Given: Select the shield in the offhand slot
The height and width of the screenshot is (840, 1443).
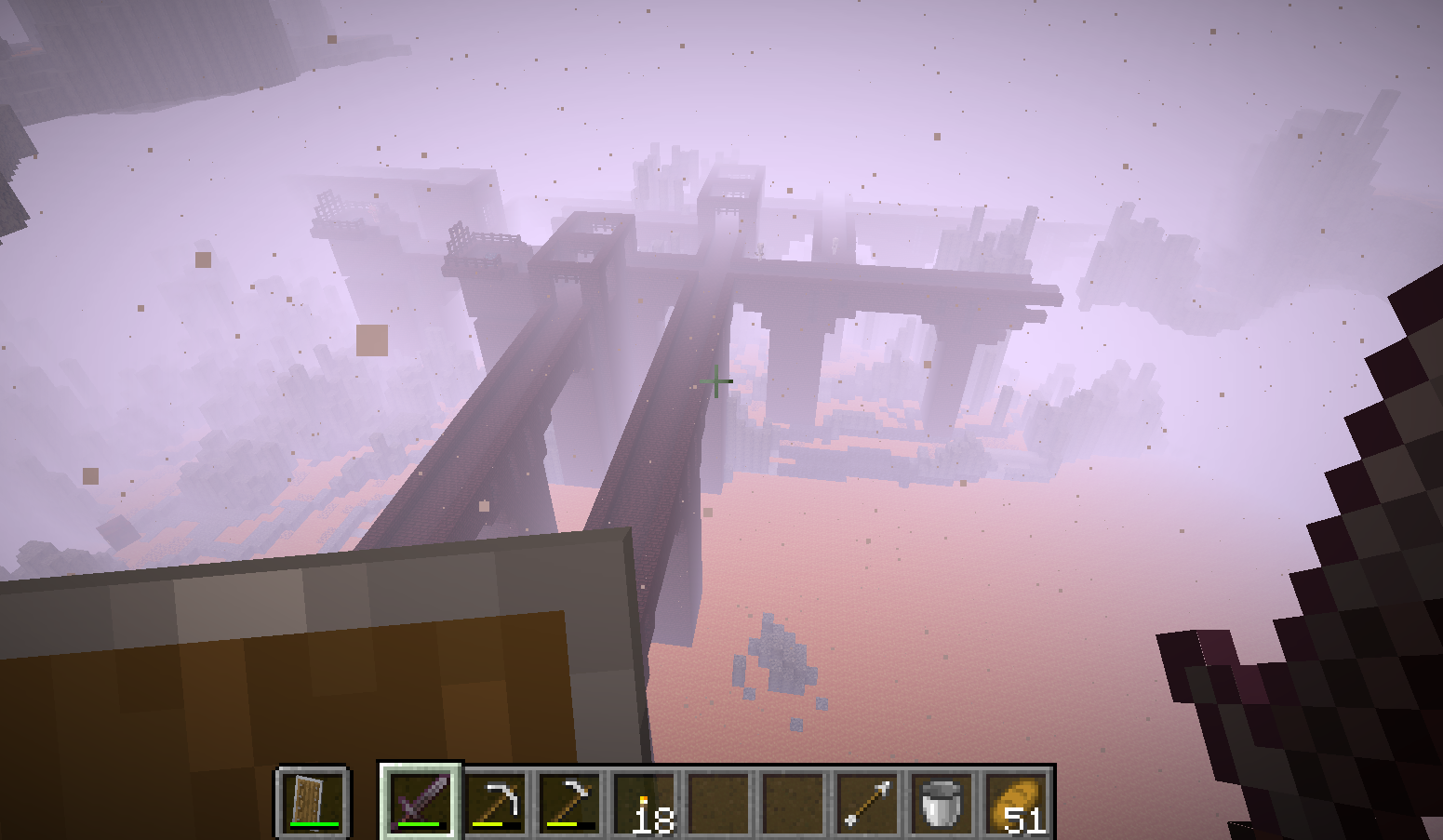Looking at the screenshot, I should [x=312, y=801].
